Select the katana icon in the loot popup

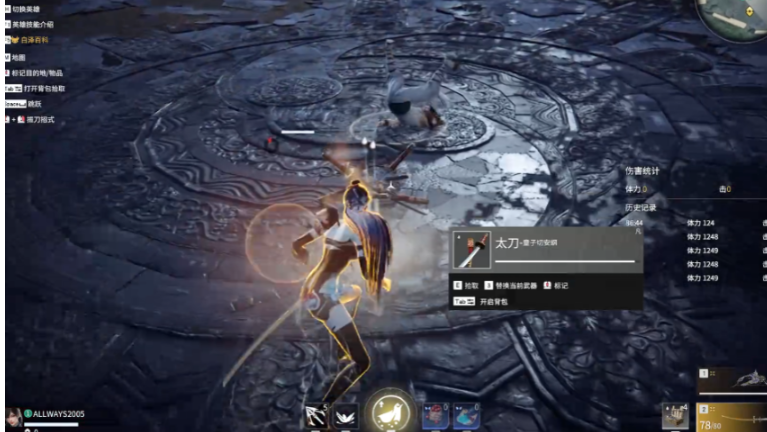(x=472, y=250)
